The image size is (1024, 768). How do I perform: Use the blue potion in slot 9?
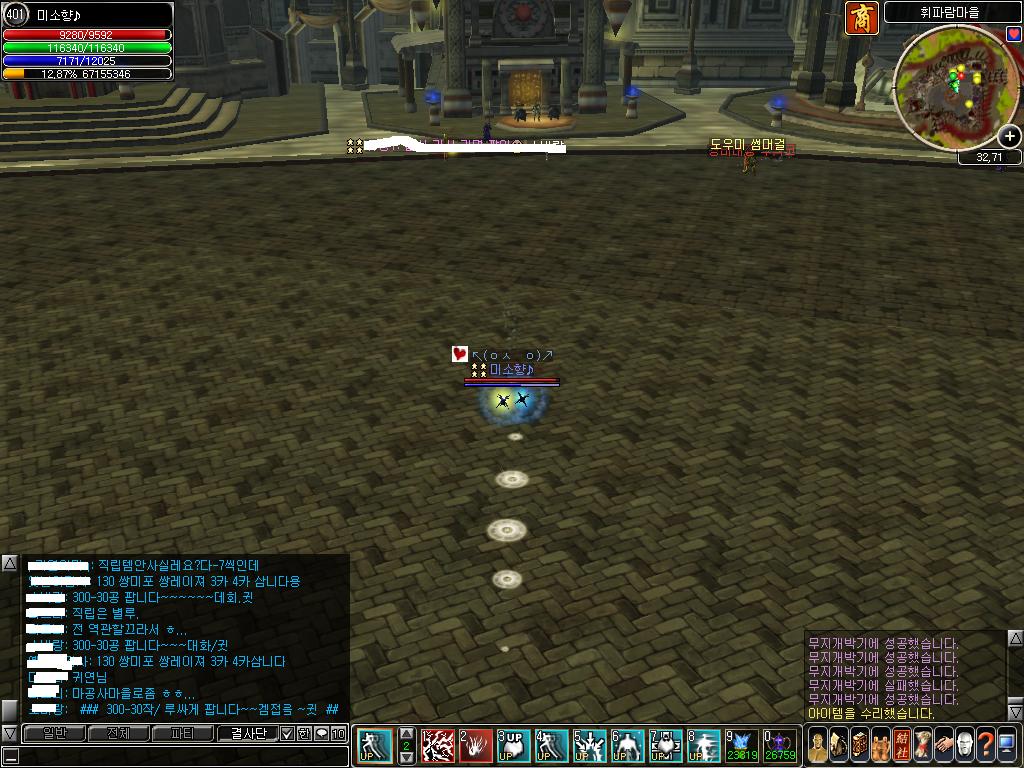742,745
